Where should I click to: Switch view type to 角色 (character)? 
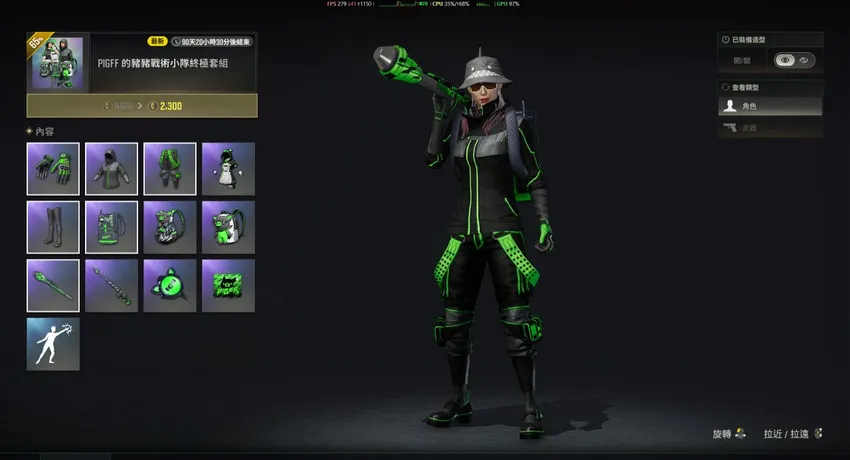pos(770,106)
